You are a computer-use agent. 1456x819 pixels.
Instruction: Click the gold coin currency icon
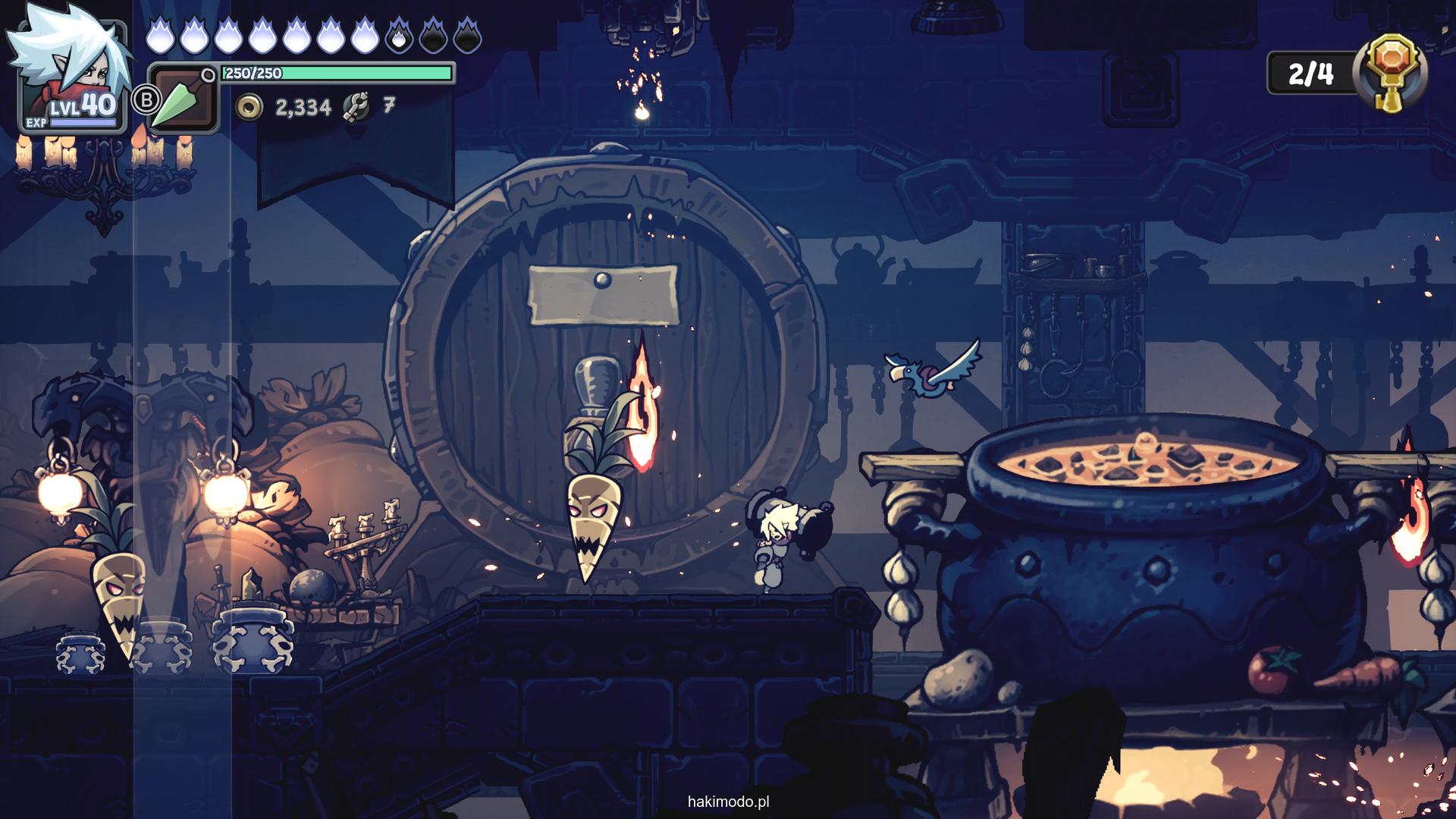click(x=249, y=108)
